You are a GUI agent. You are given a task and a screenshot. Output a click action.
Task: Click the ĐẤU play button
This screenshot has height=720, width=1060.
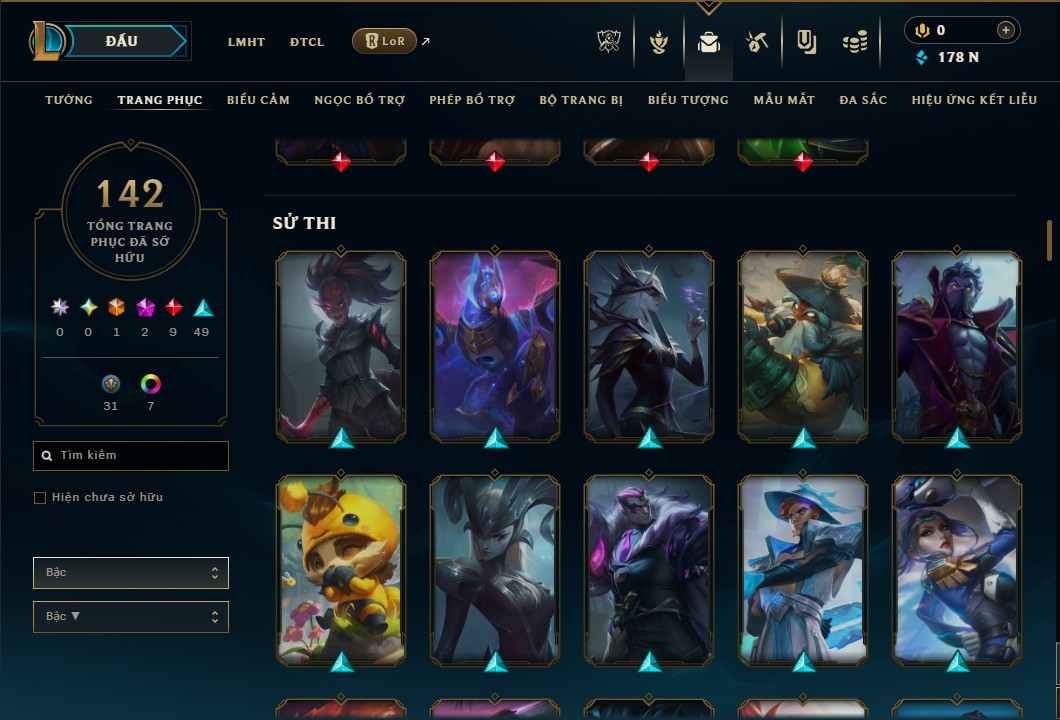click(122, 41)
